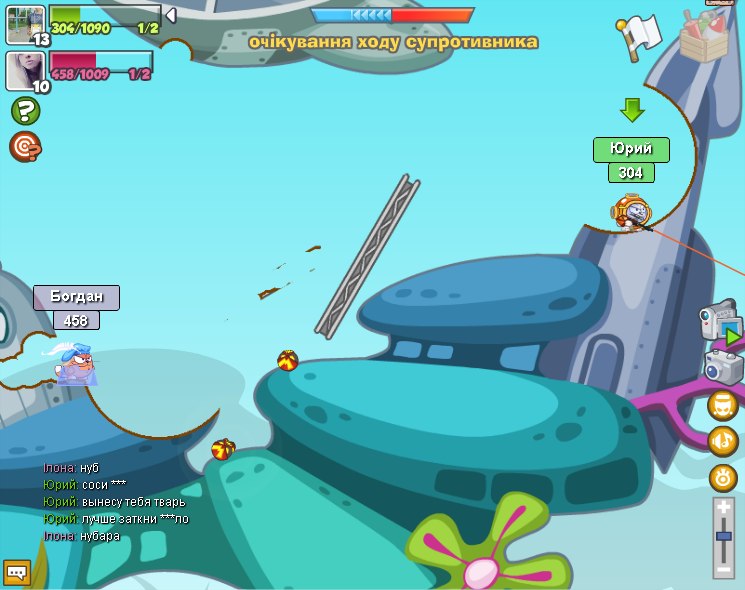Screen dimensions: 745x590
Task: Collapse the player panel with the white arrow
Action: coord(171,15)
